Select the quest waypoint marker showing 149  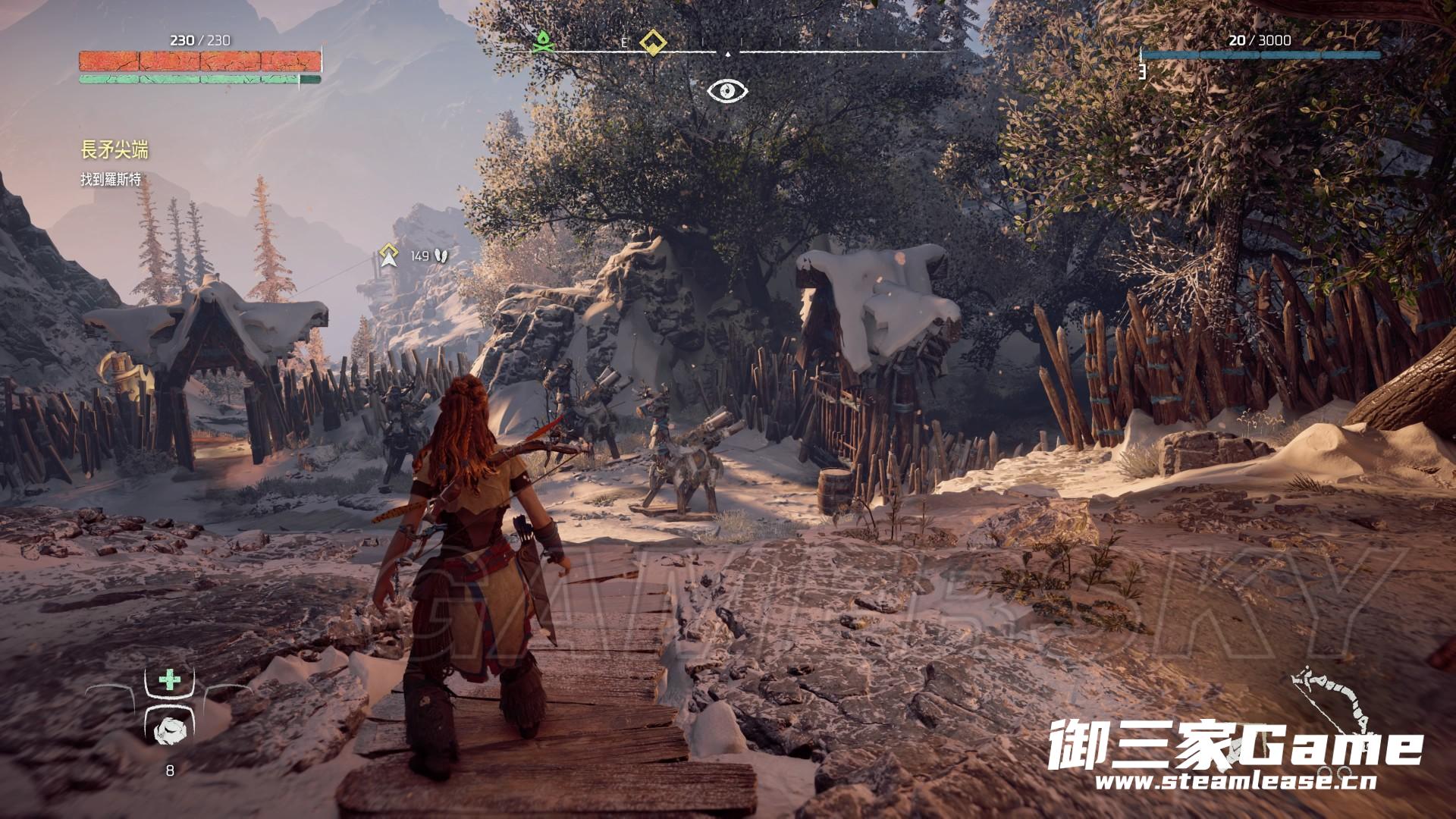(x=390, y=256)
